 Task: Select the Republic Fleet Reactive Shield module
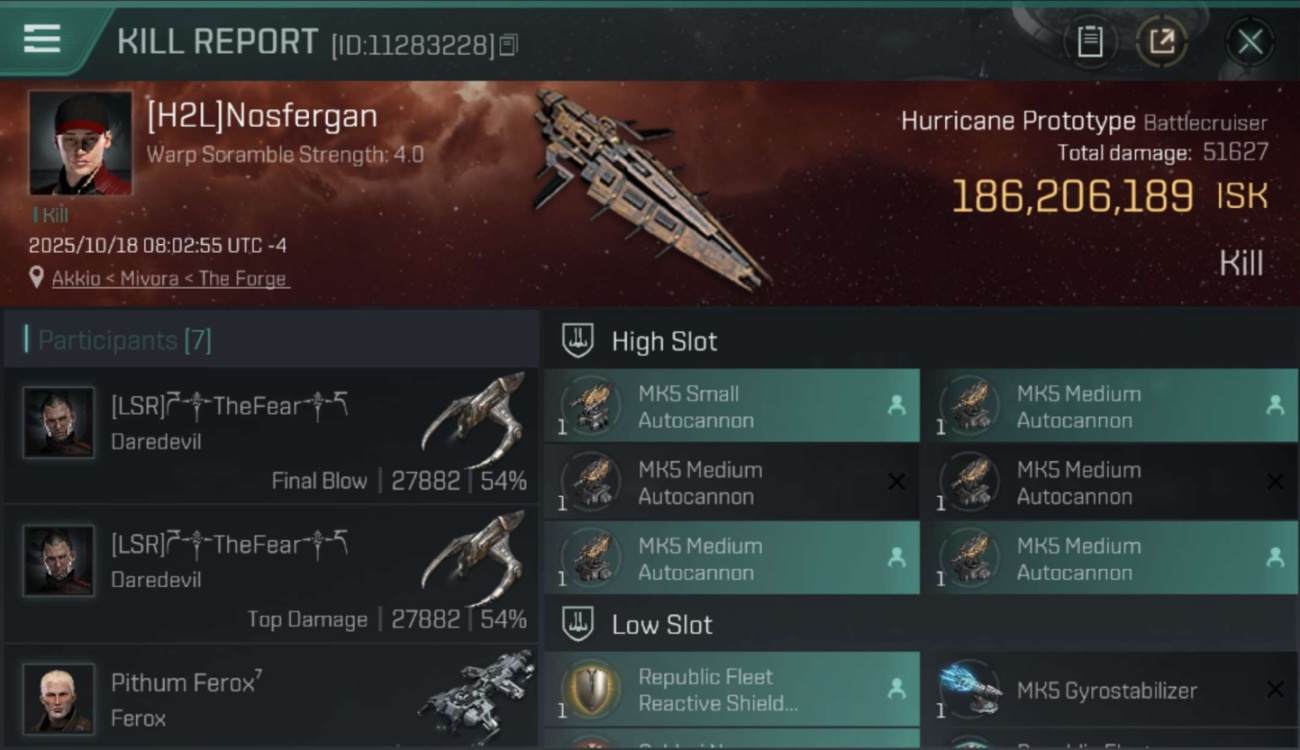[x=732, y=690]
